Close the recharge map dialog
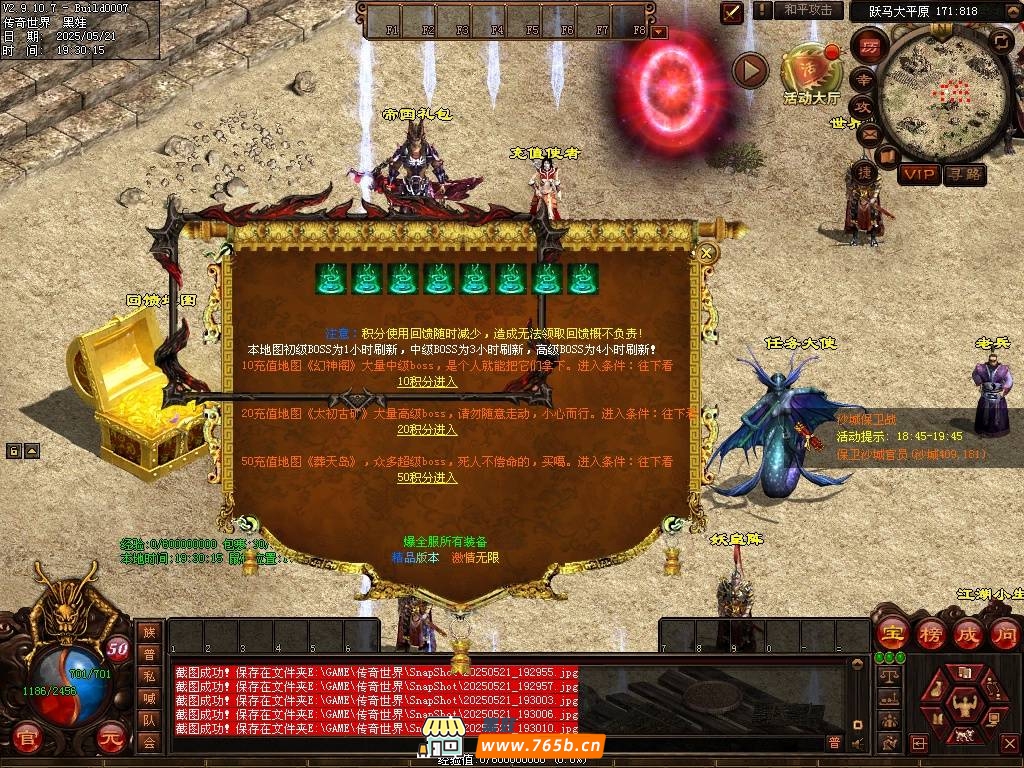This screenshot has height=768, width=1024. coord(707,253)
